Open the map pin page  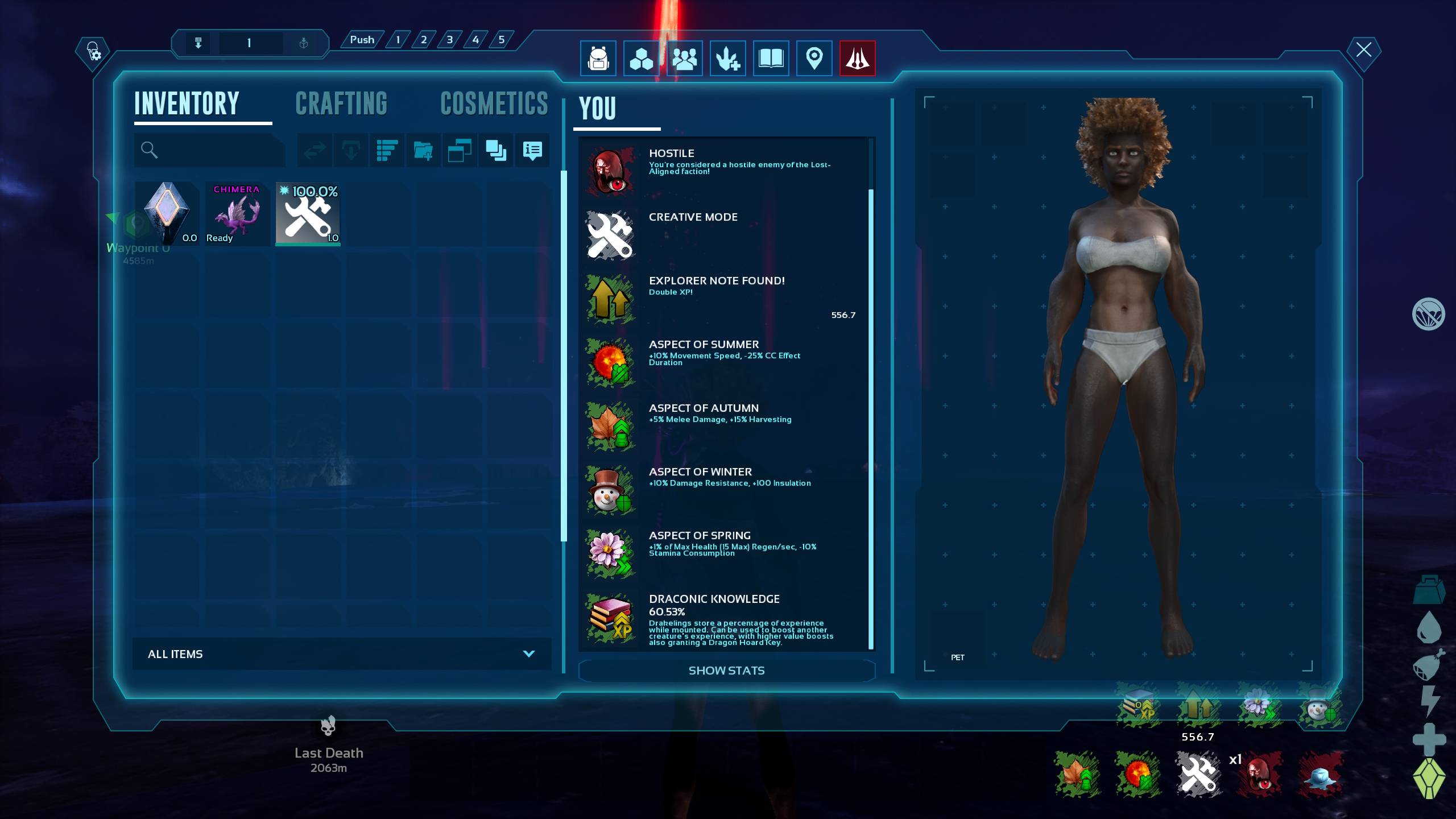(x=814, y=58)
